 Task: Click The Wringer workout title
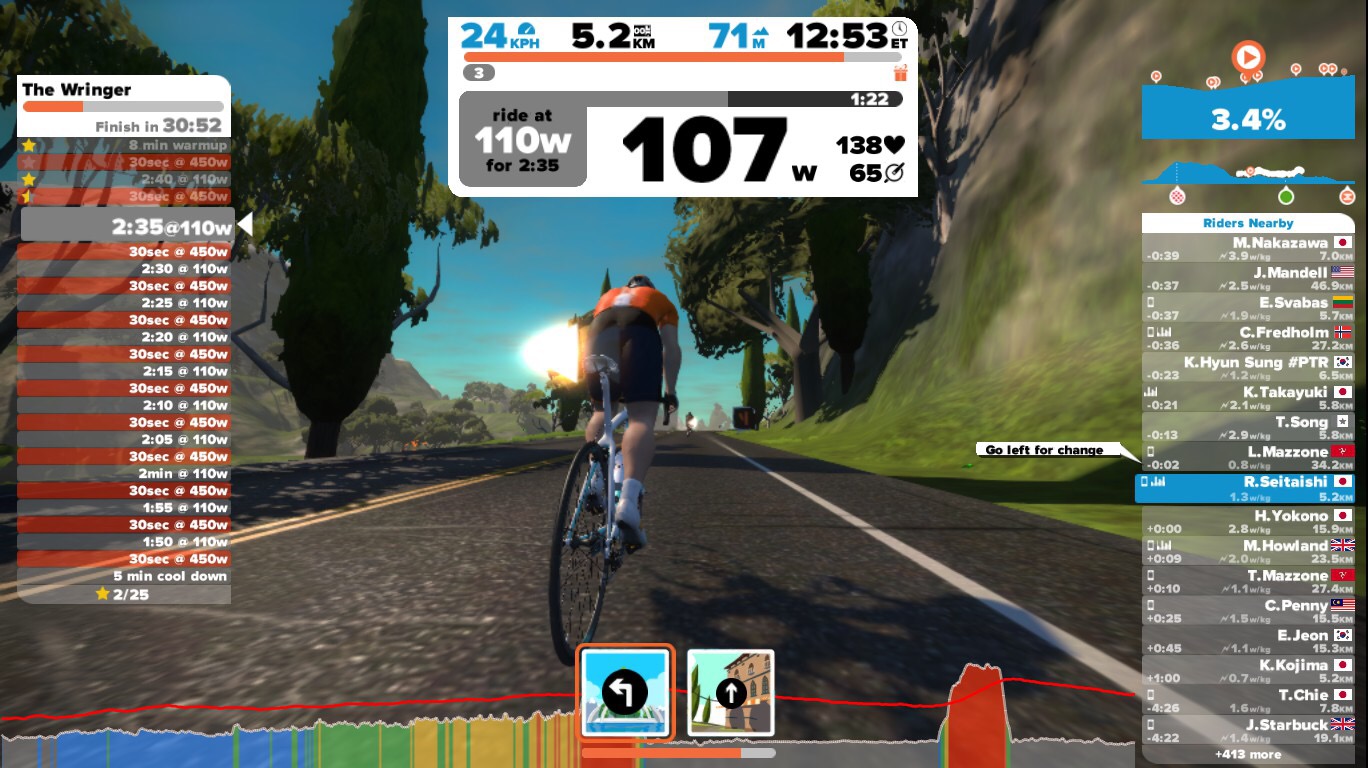[x=78, y=90]
